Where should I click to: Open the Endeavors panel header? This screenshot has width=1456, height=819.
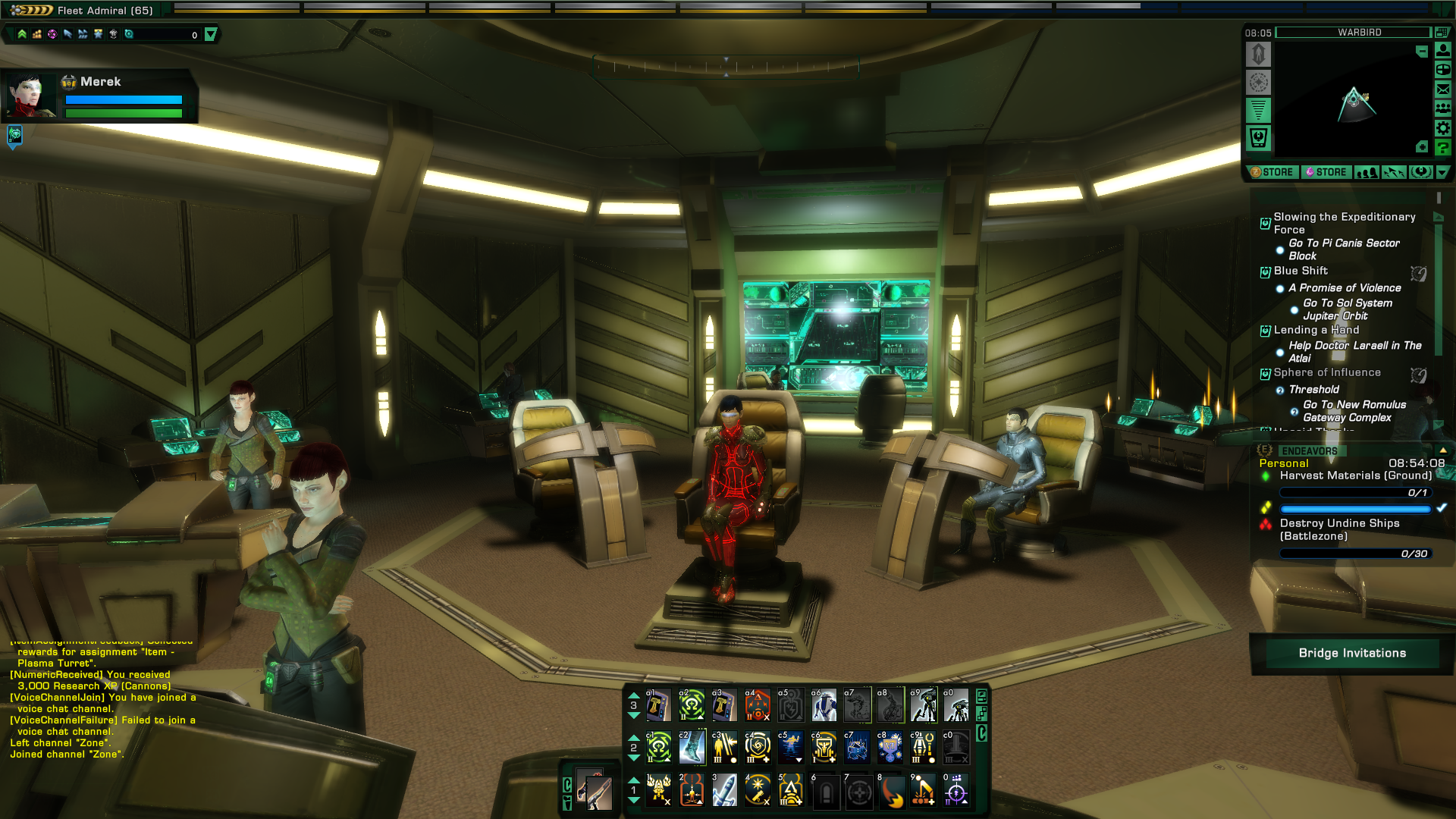tap(1309, 451)
